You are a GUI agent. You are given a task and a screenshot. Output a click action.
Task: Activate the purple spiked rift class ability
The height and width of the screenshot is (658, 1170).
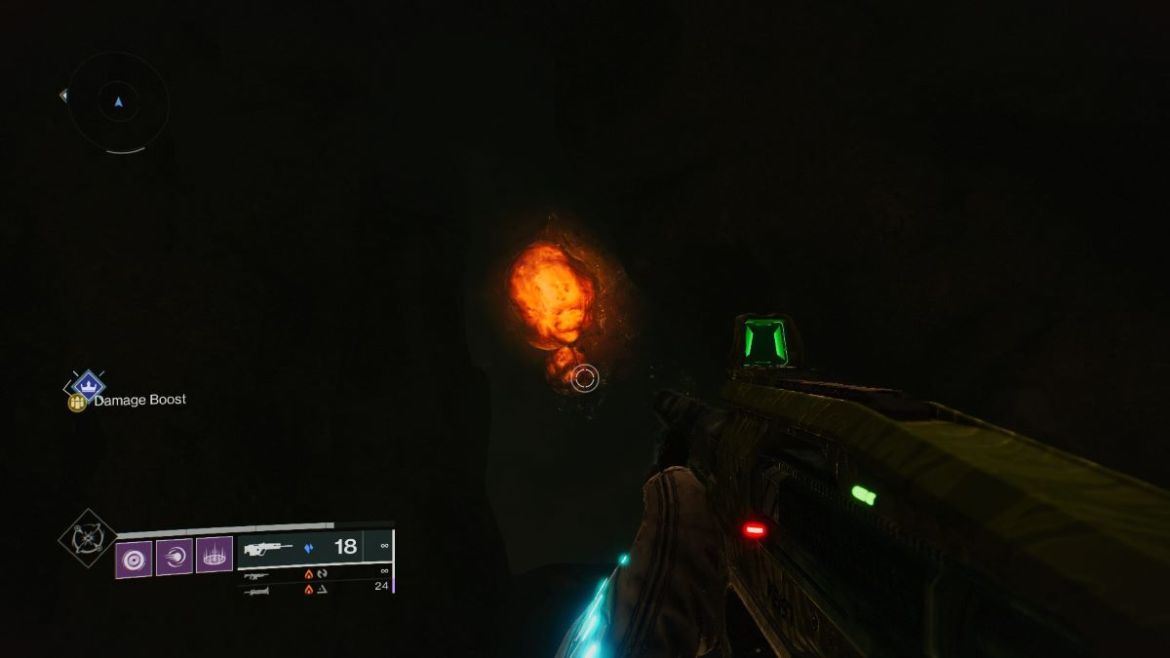tap(214, 555)
